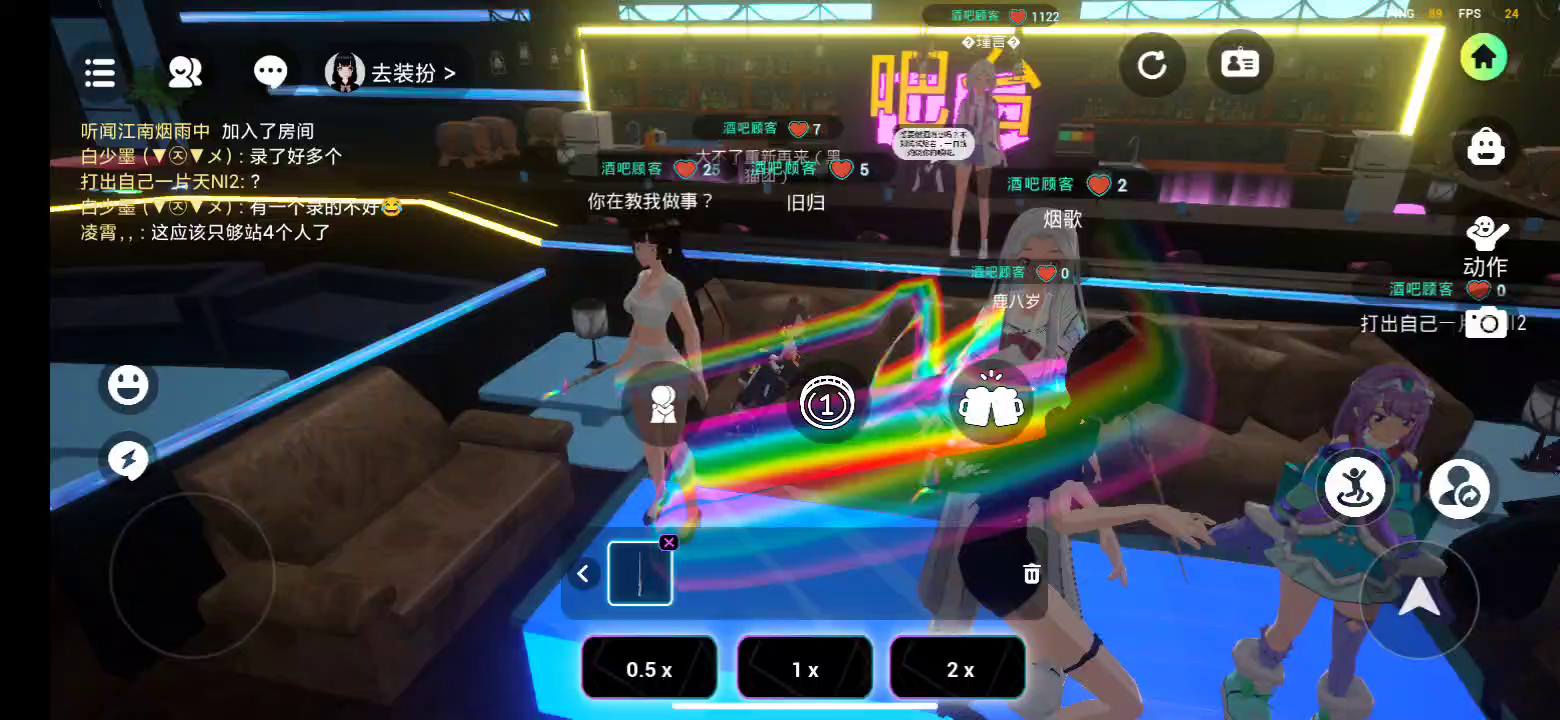Delete recording with trash can icon
Image resolution: width=1560 pixels, height=720 pixels.
tap(1032, 573)
